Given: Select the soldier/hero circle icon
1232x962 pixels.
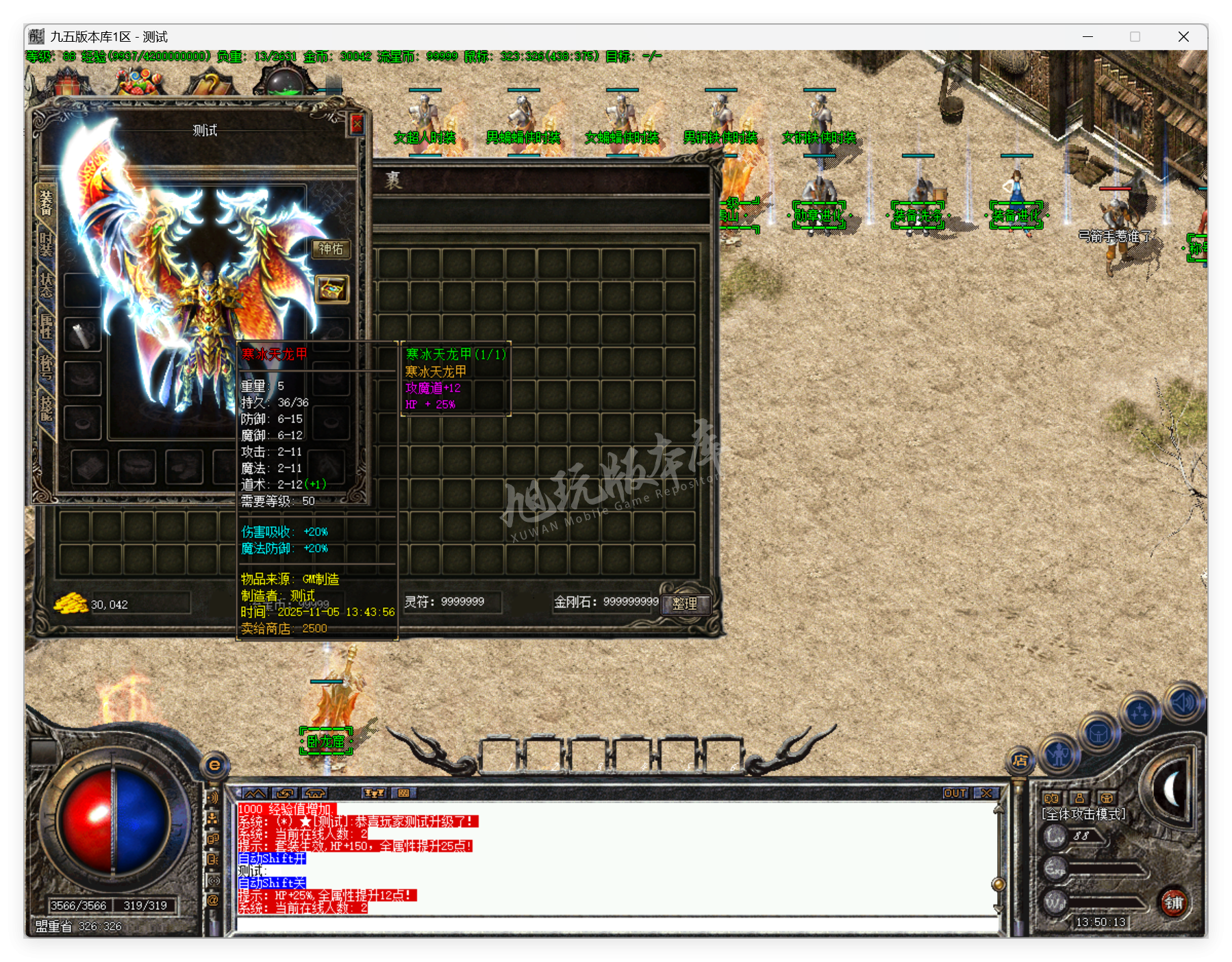Looking at the screenshot, I should [x=1059, y=756].
